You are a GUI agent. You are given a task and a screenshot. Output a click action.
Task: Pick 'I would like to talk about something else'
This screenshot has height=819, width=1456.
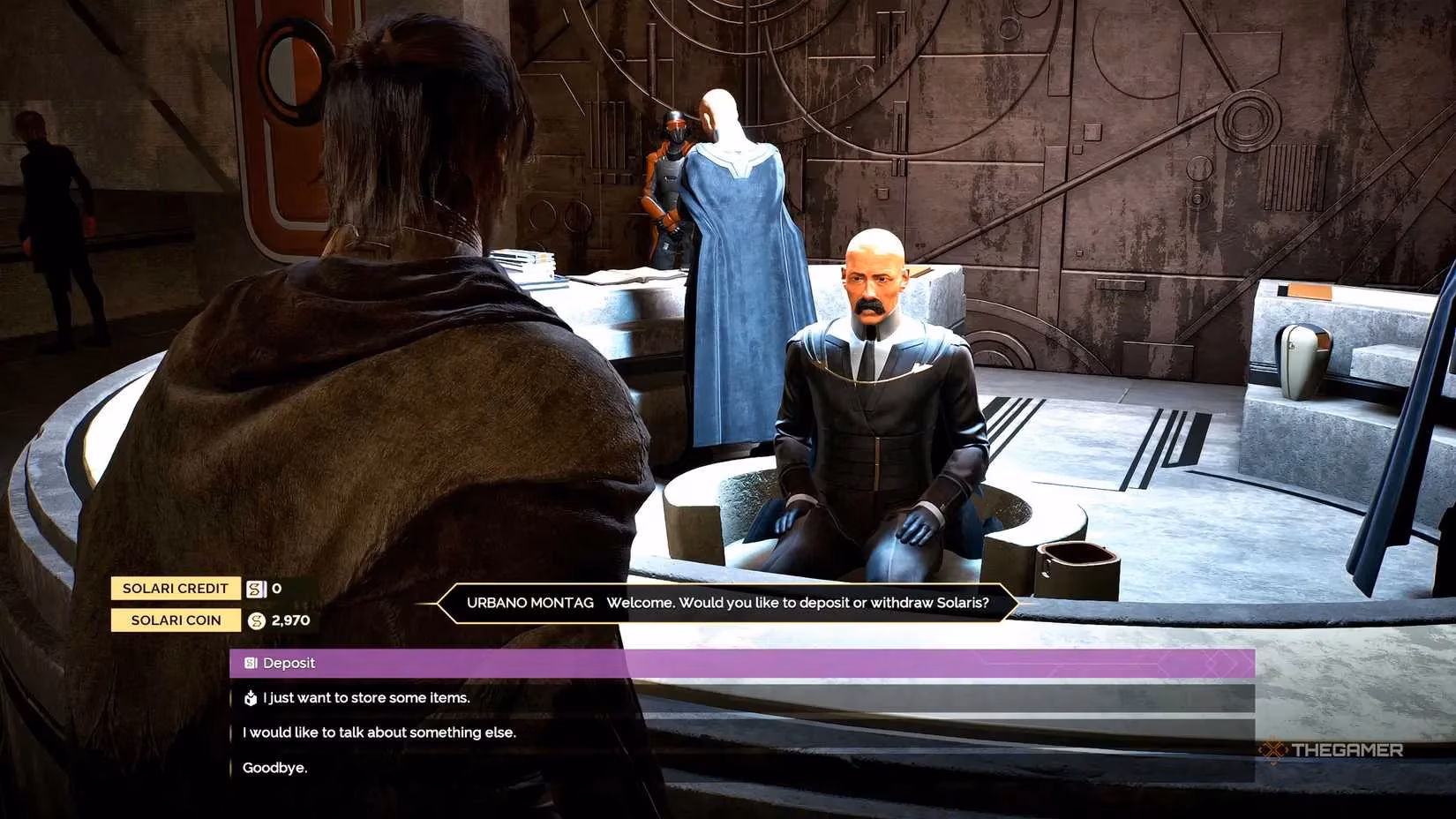pos(379,732)
